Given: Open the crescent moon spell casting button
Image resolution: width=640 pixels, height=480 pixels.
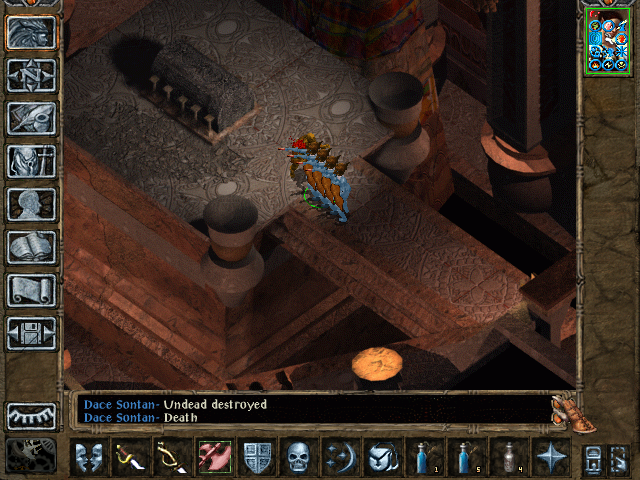Looking at the screenshot, I should coord(340,457).
